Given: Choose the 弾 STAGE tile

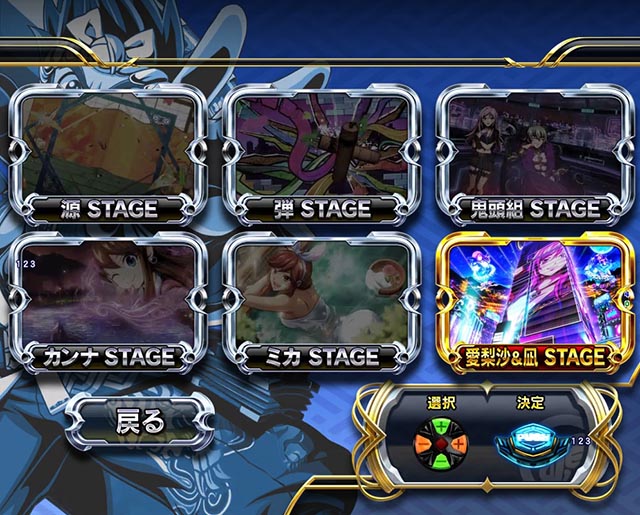Looking at the screenshot, I should coord(320,153).
